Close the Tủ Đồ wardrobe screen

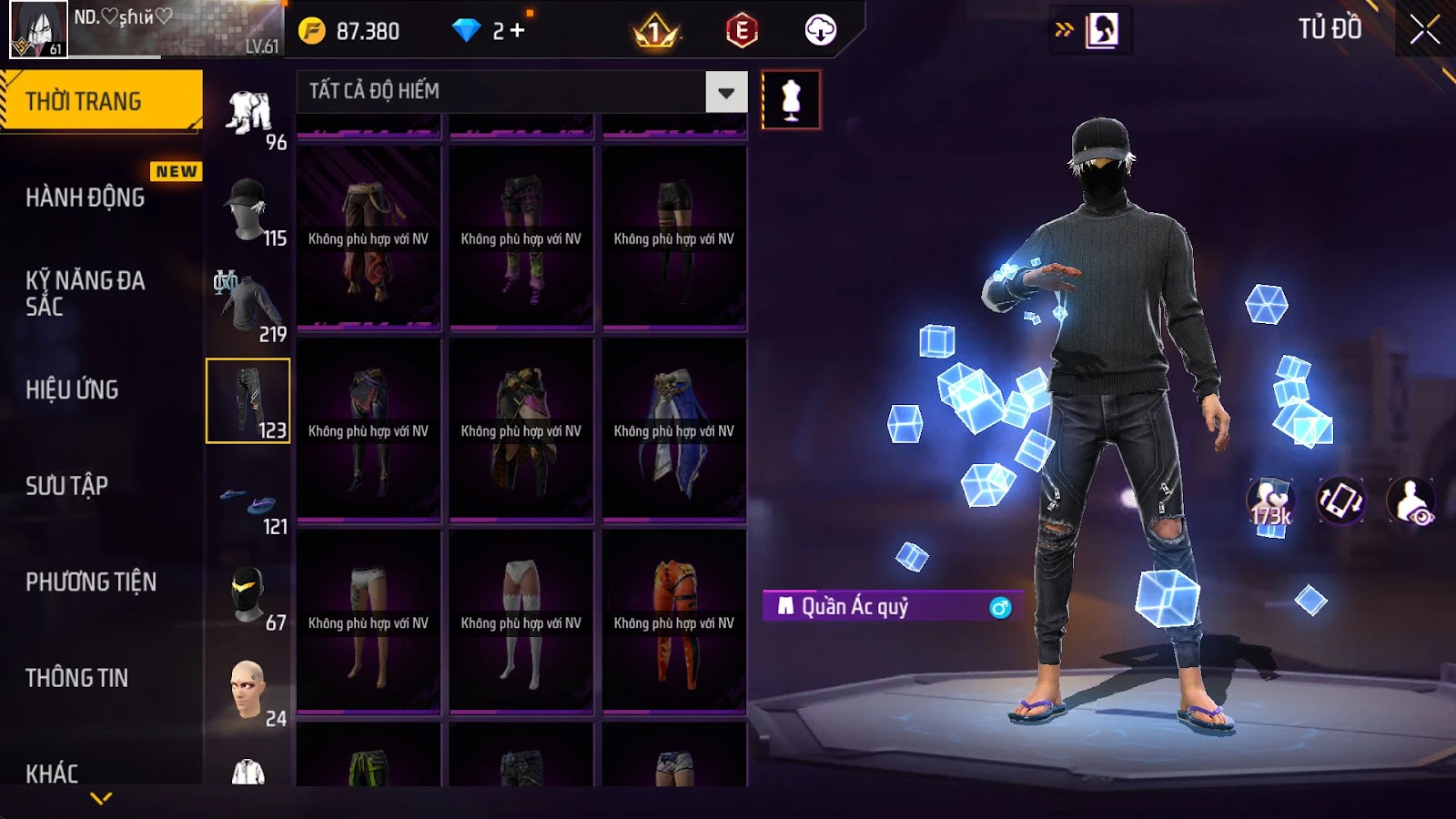tap(1424, 30)
